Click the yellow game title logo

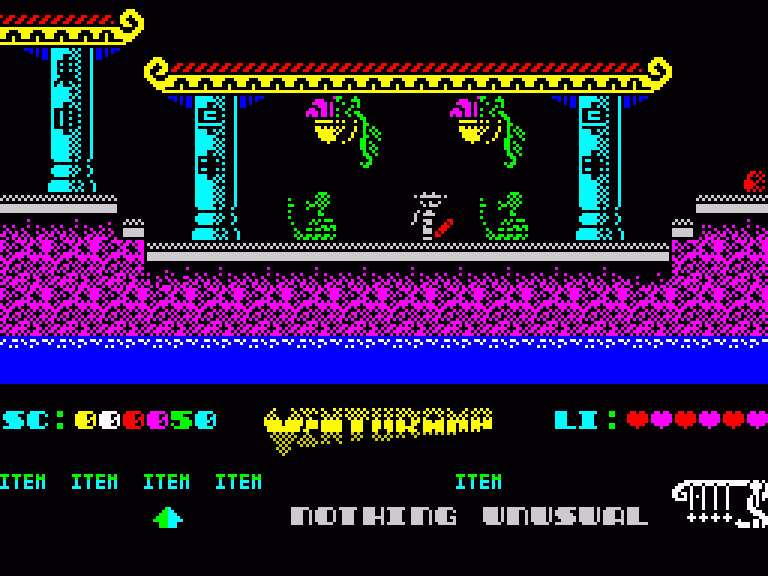378,427
